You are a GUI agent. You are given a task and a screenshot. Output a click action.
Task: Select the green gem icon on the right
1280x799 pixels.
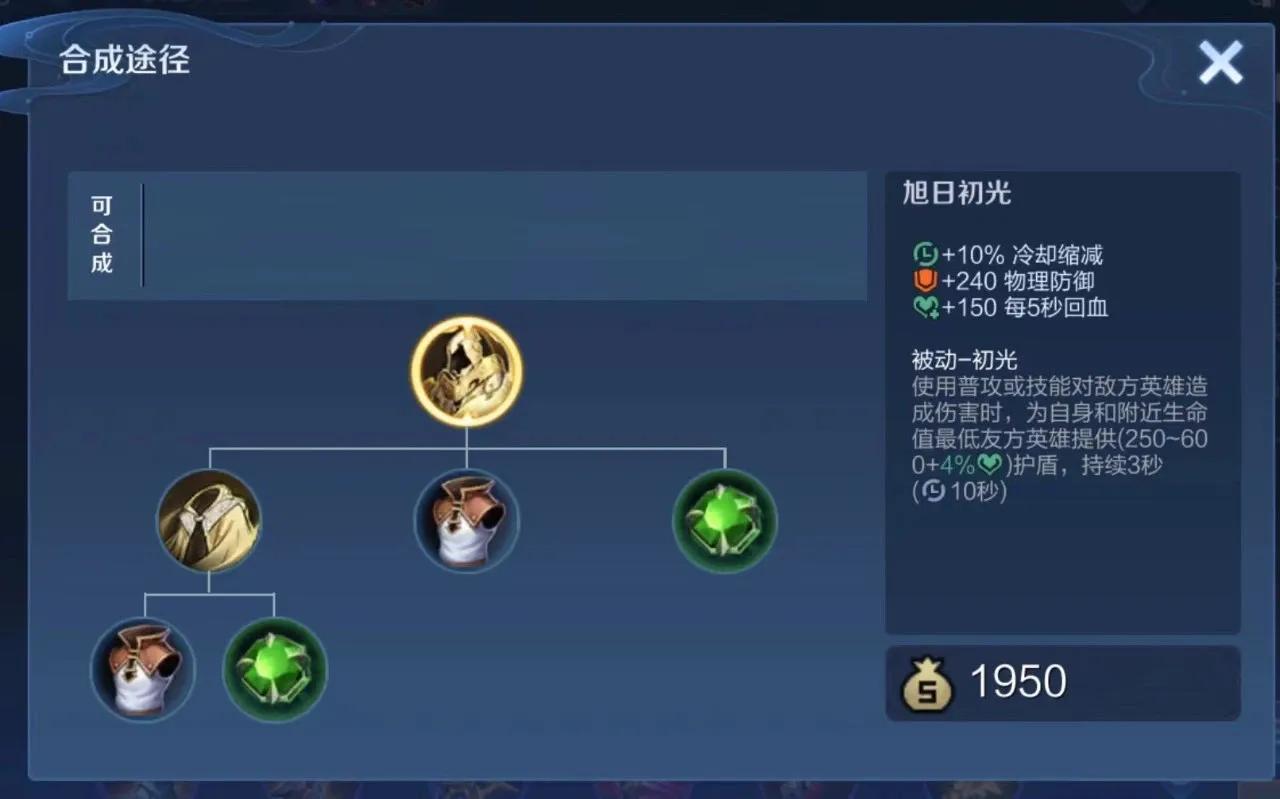[723, 519]
